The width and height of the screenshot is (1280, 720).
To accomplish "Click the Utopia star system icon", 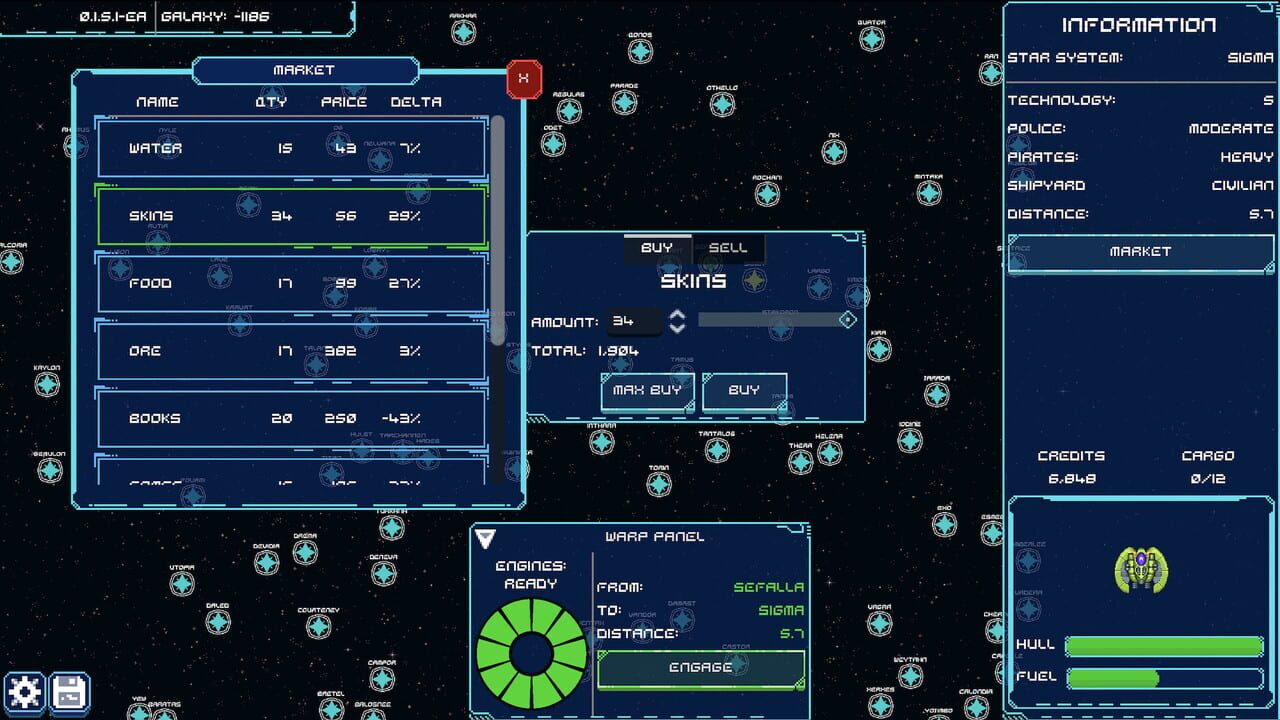I will pos(183,583).
